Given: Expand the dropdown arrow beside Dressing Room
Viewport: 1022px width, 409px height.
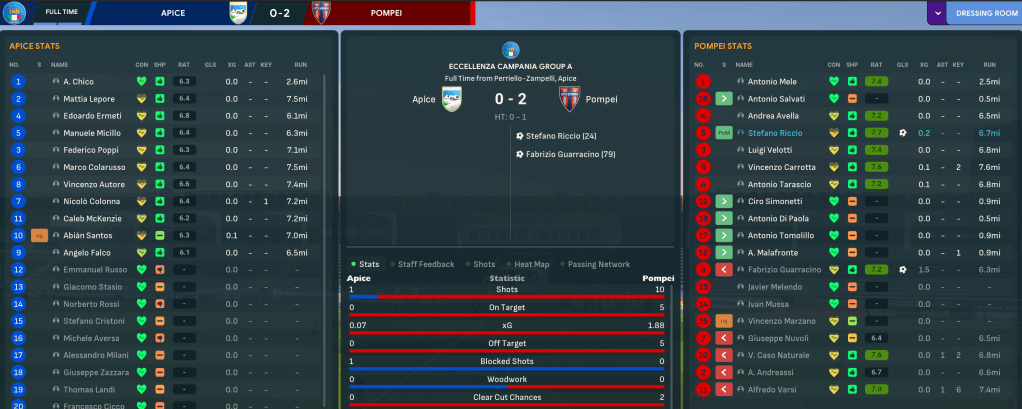Looking at the screenshot, I should click(937, 13).
